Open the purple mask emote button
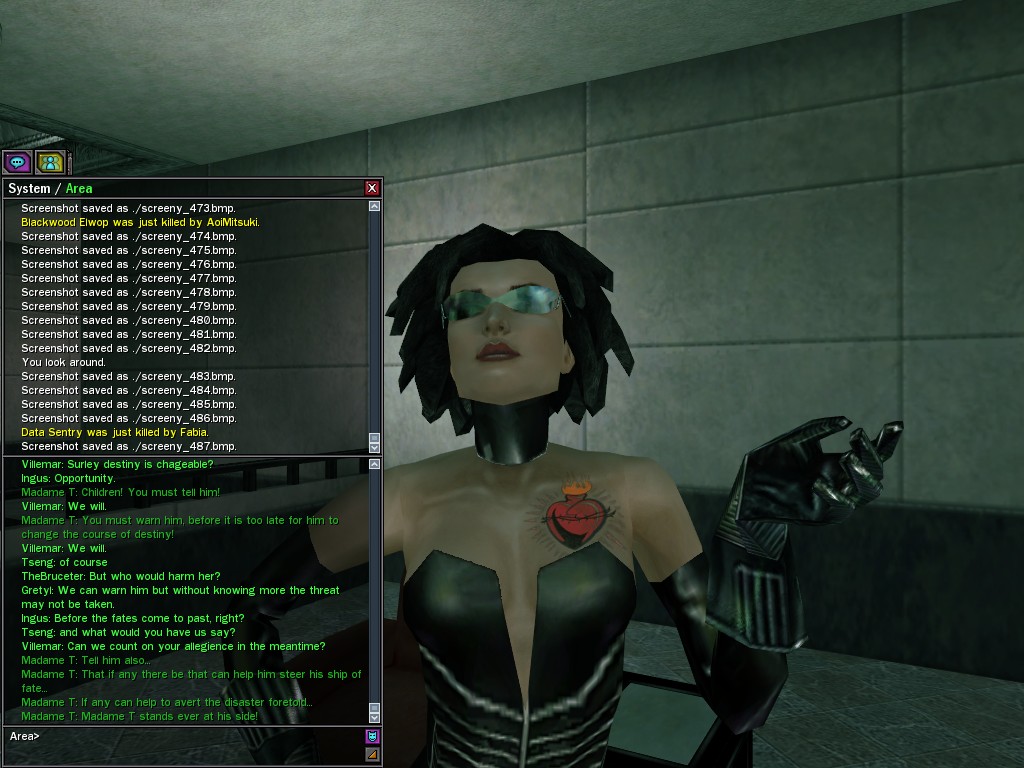Screen dimensions: 1024x768 (x=372, y=737)
